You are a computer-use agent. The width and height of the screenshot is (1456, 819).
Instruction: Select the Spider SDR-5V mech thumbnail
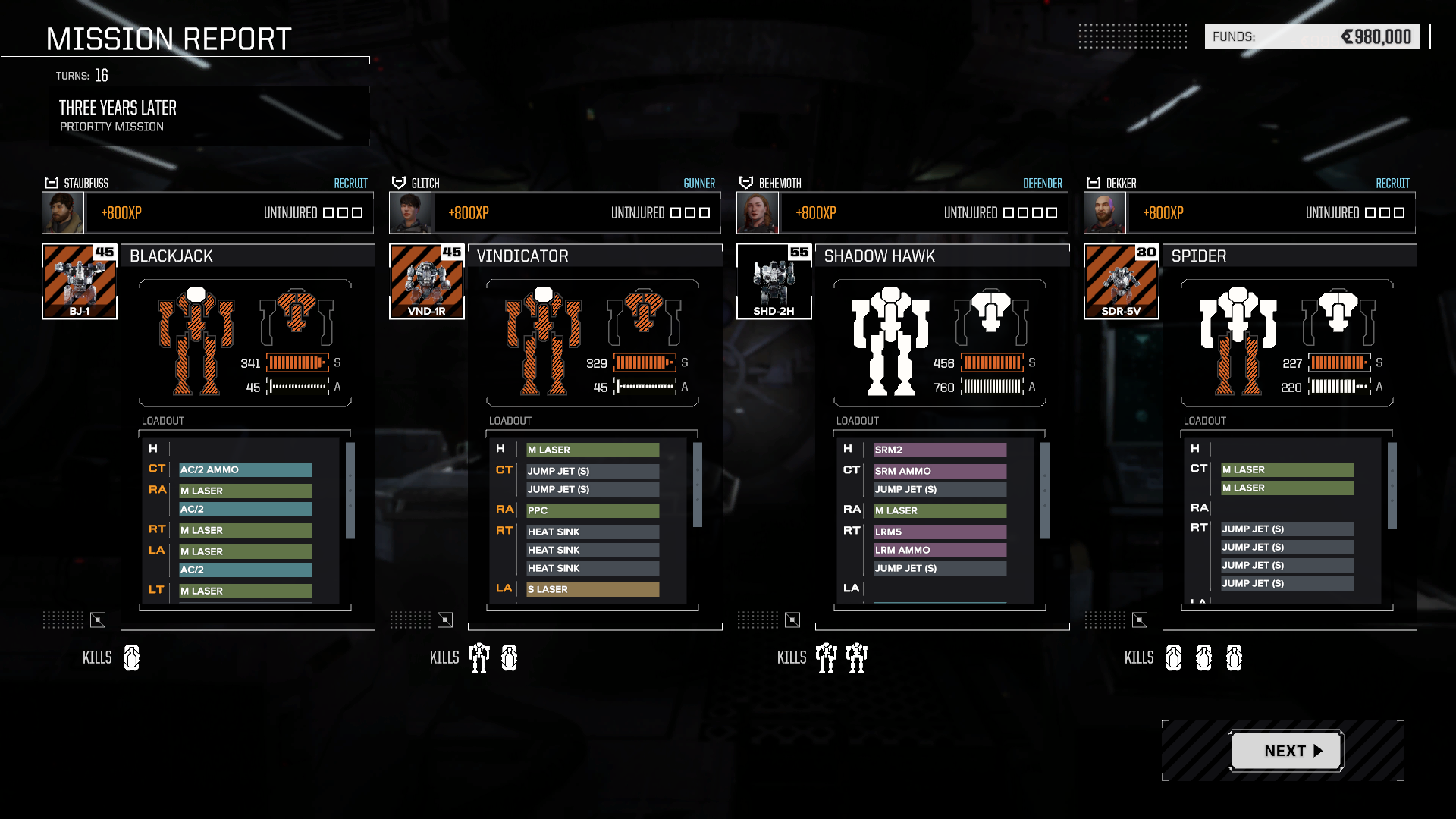coord(1122,282)
